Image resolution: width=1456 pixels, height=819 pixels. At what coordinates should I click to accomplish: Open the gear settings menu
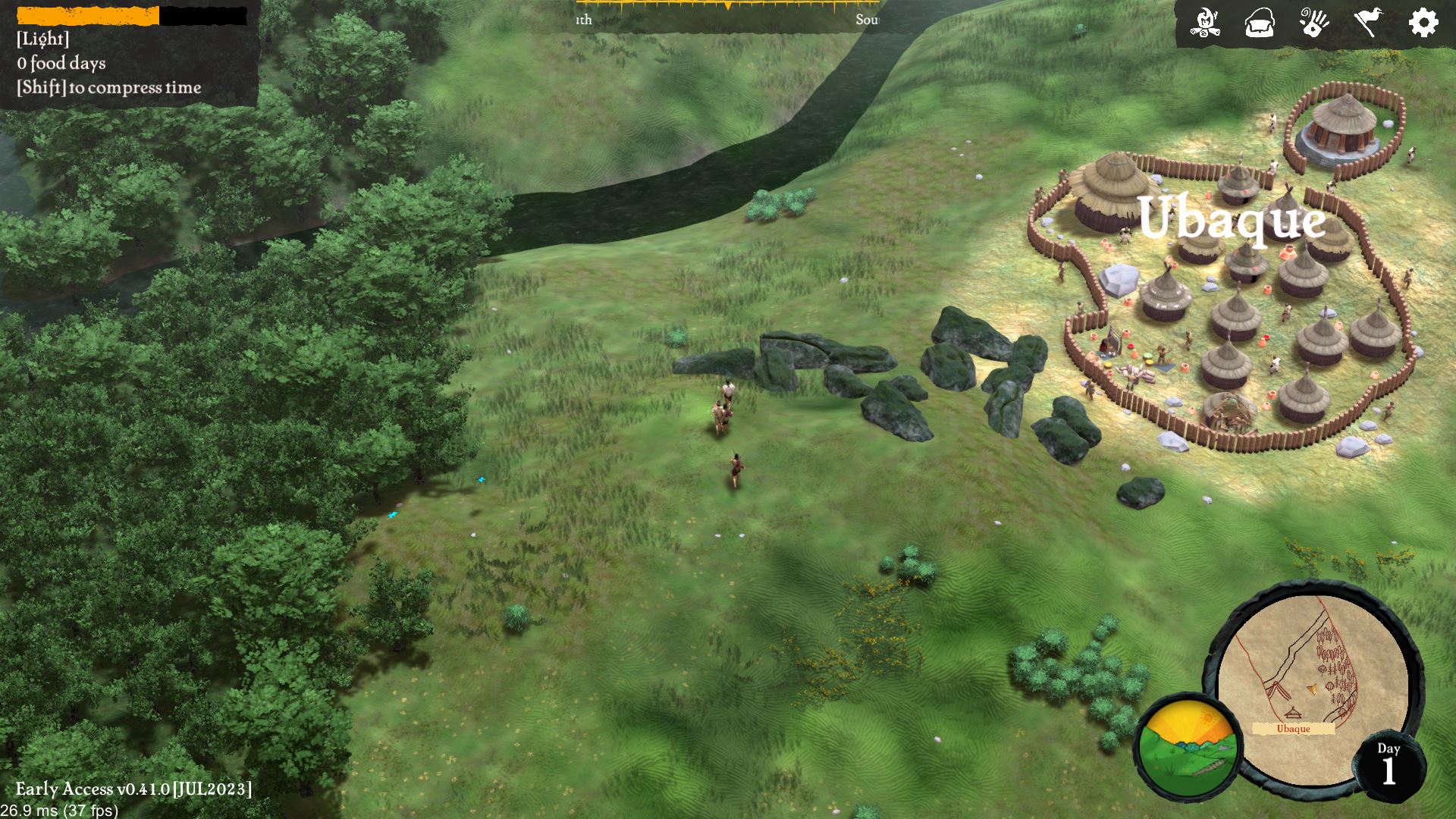coord(1423,23)
